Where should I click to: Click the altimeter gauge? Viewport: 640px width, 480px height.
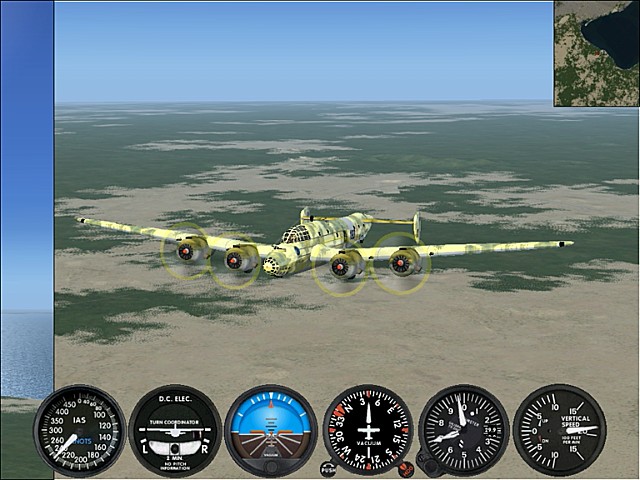point(463,429)
